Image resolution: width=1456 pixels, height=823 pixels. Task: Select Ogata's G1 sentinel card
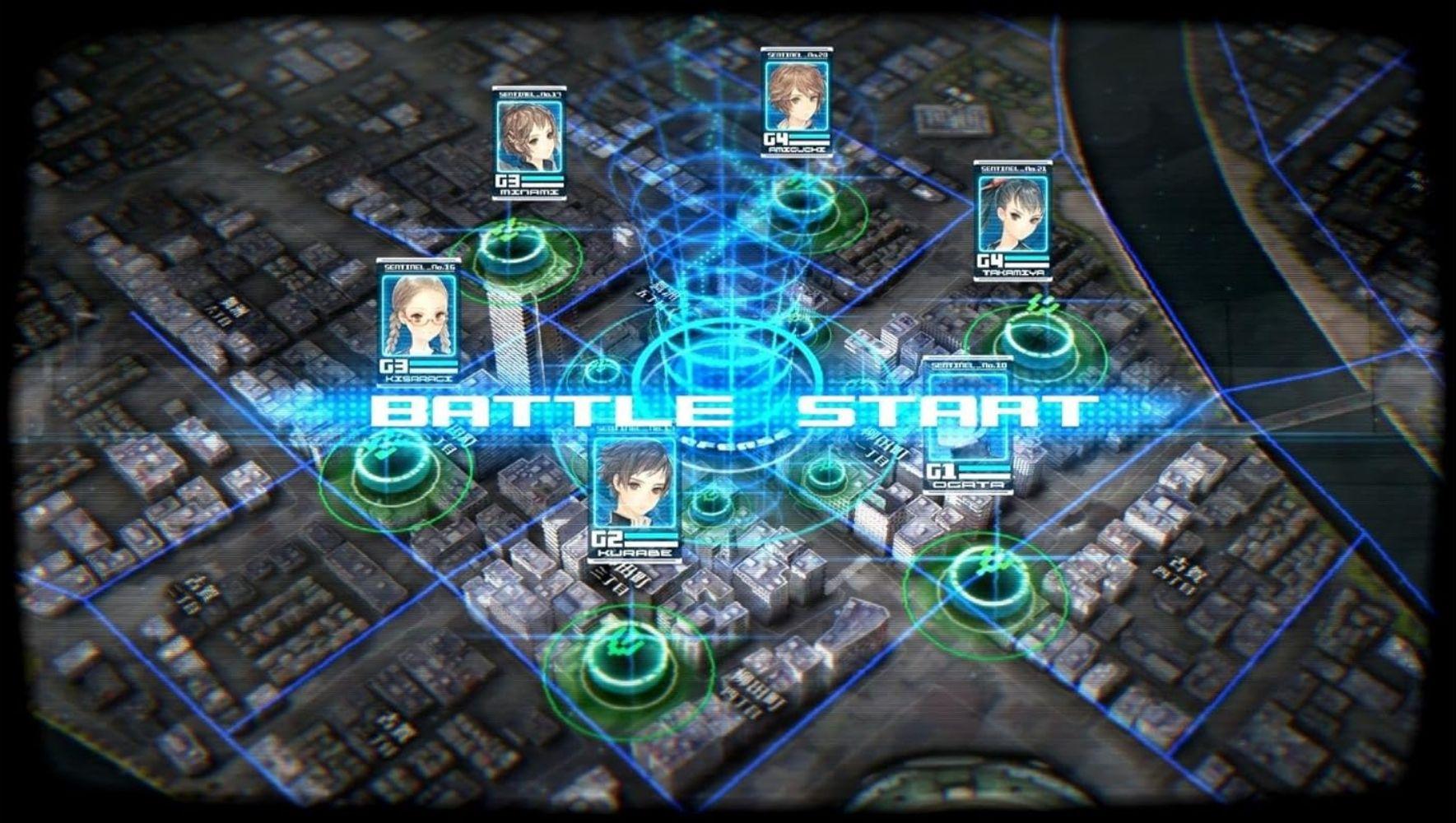point(970,420)
